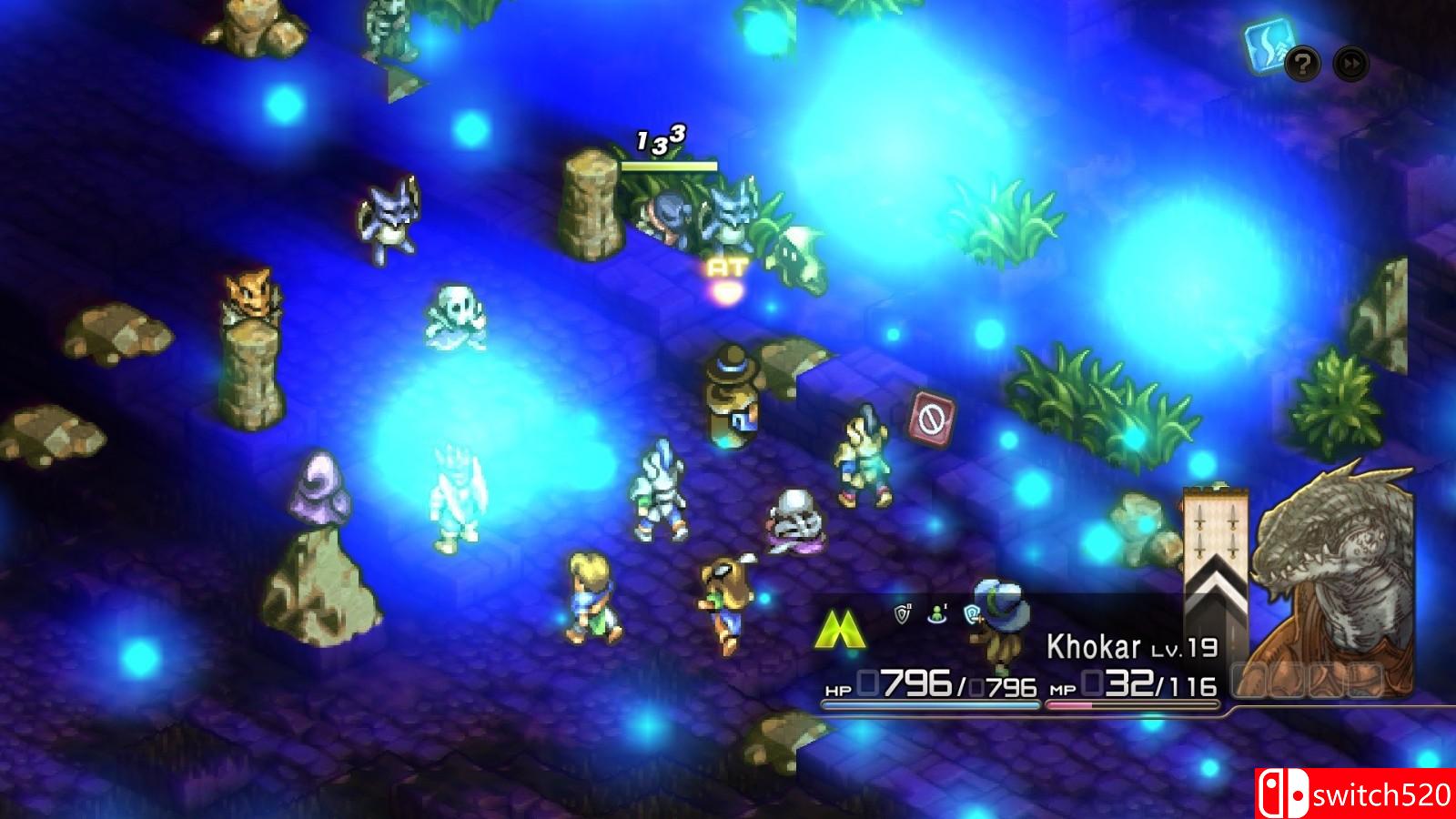Click the green unit status buff icon
This screenshot has width=1456, height=819.
[938, 614]
